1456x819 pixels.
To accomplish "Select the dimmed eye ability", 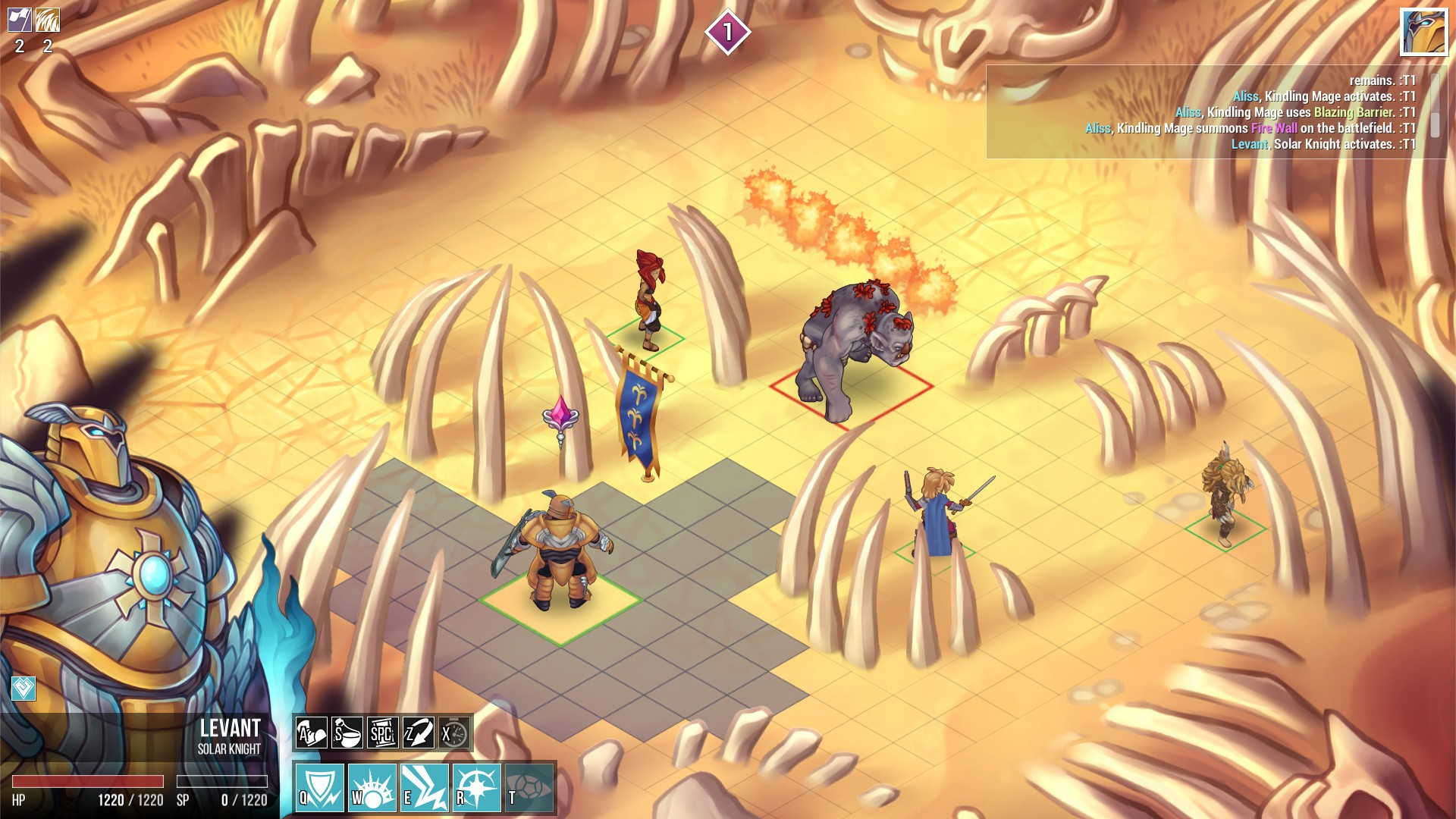I will pyautogui.click(x=529, y=787).
